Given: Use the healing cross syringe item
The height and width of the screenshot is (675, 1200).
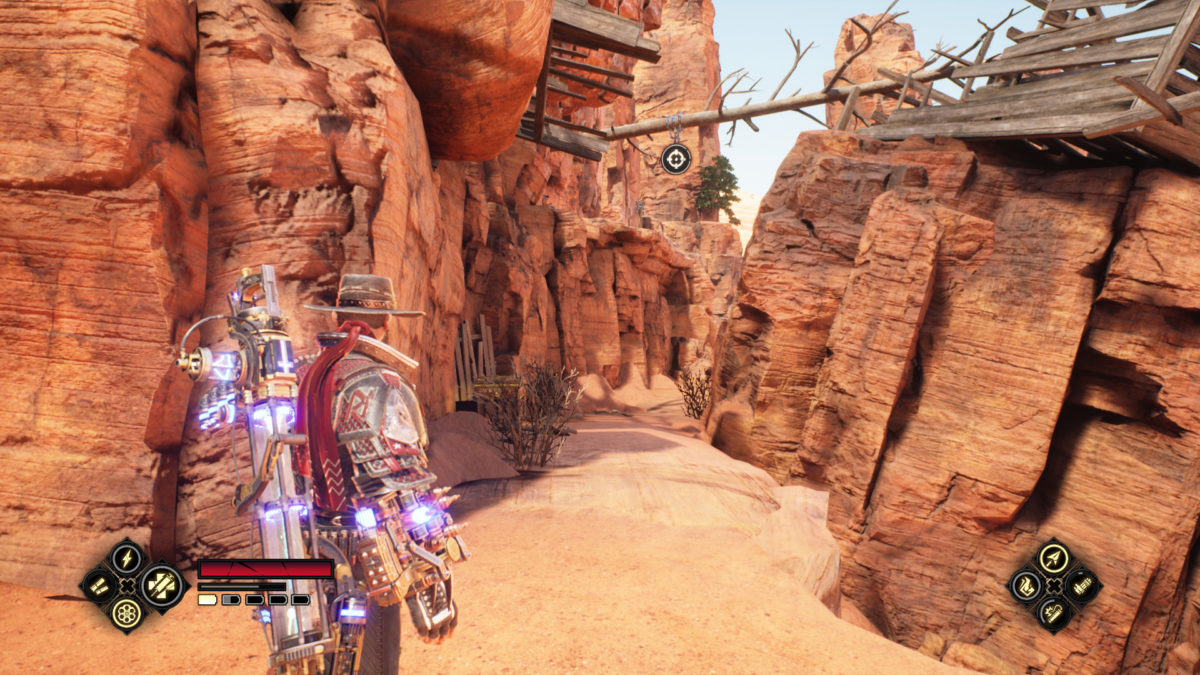Looking at the screenshot, I should pyautogui.click(x=161, y=585).
